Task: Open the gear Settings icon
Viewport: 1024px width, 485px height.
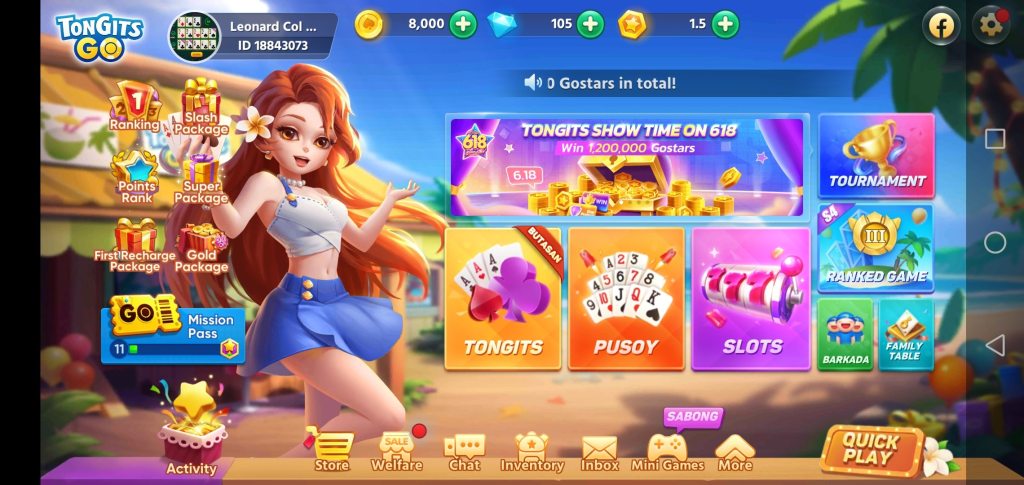Action: pos(991,26)
